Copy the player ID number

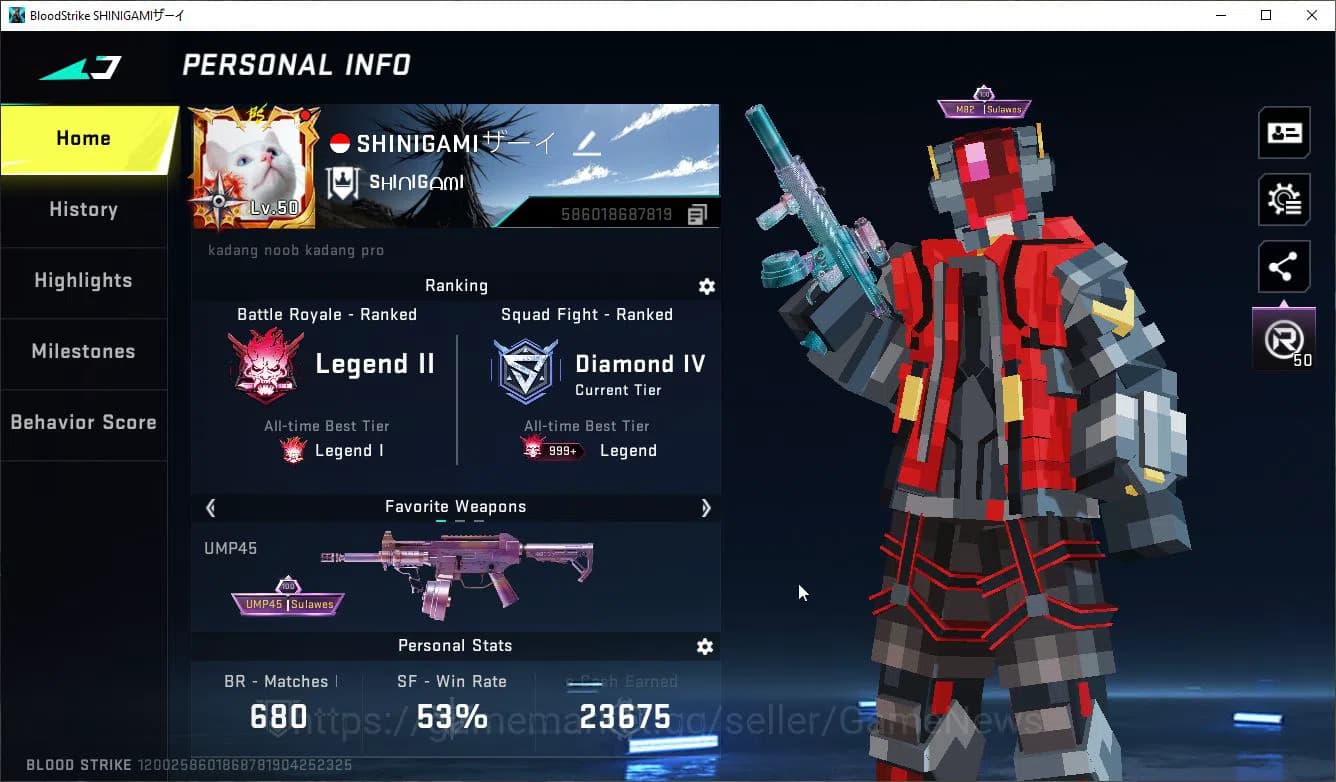(x=698, y=214)
